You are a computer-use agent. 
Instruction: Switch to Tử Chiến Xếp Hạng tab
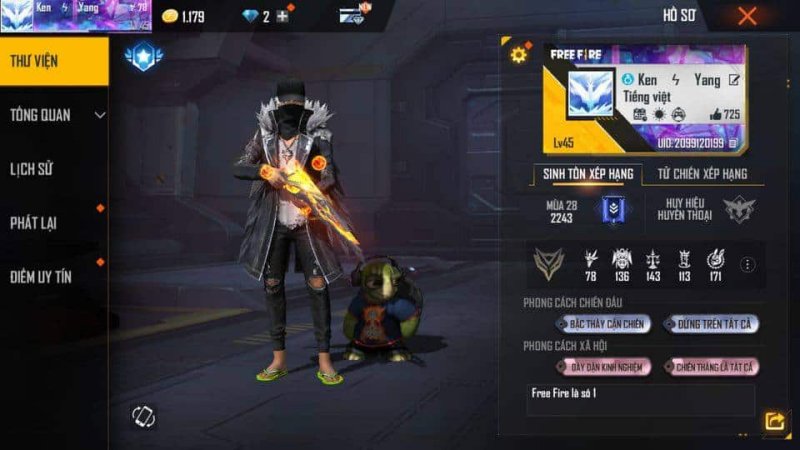coord(702,173)
